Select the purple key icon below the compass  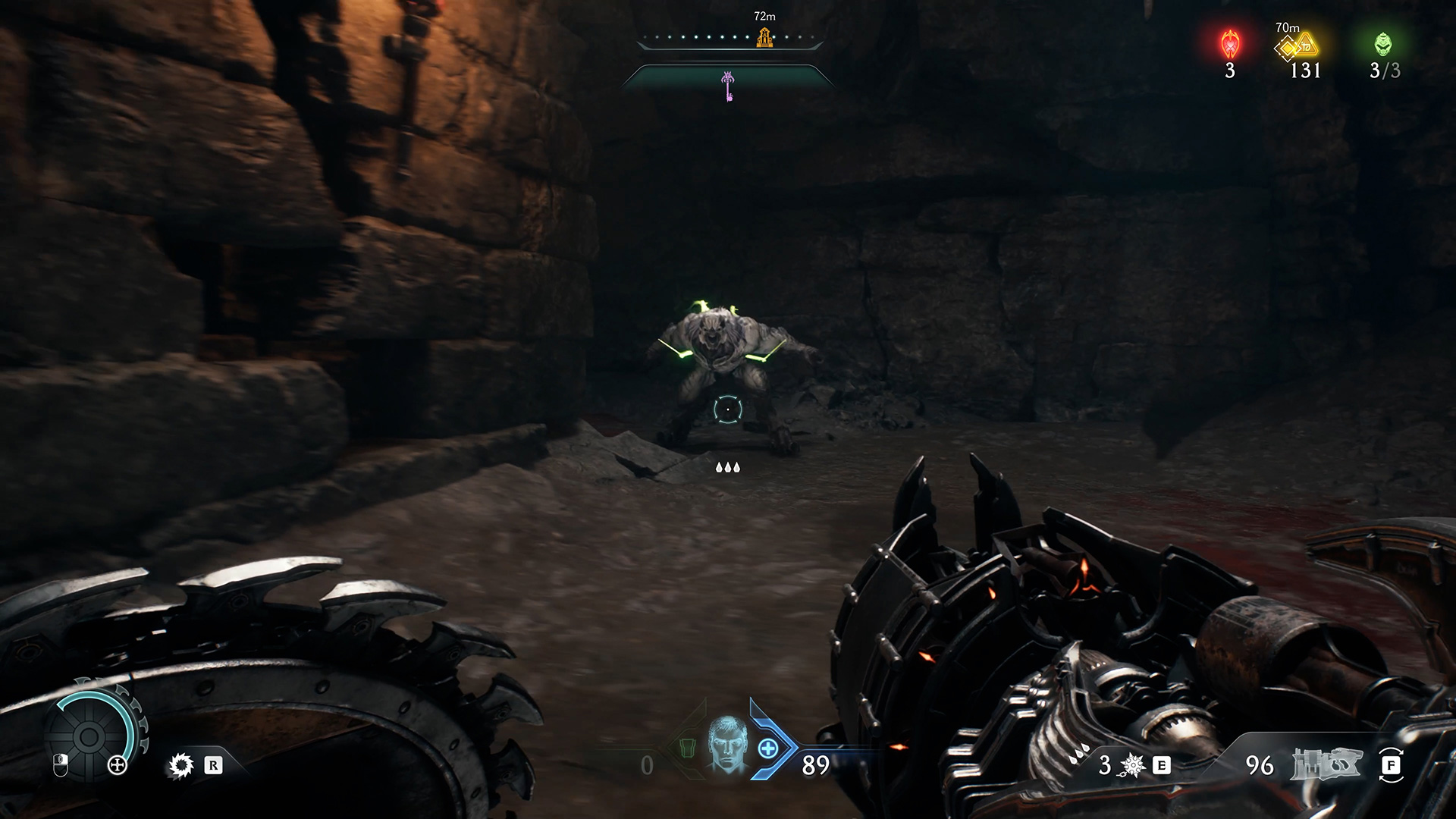click(728, 86)
